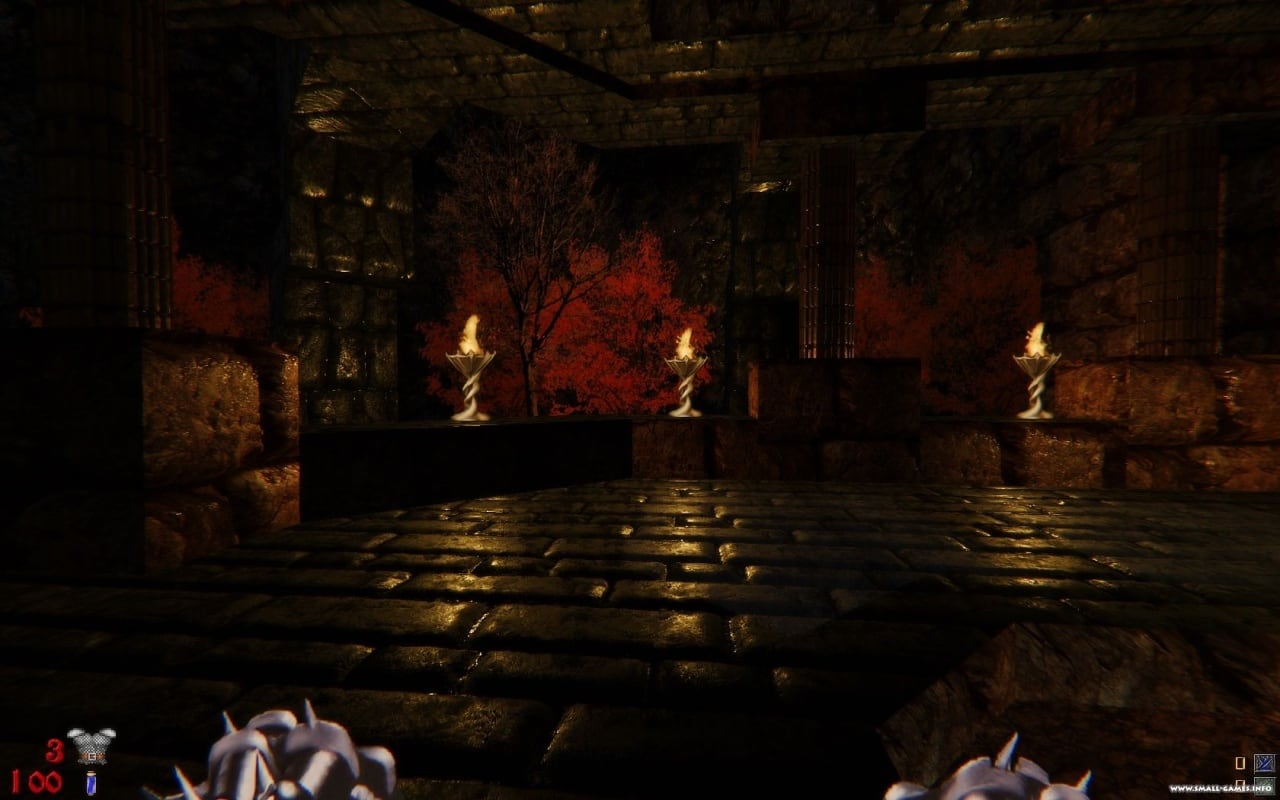Click the blue vial icon
This screenshot has width=1280, height=800.
tap(91, 783)
